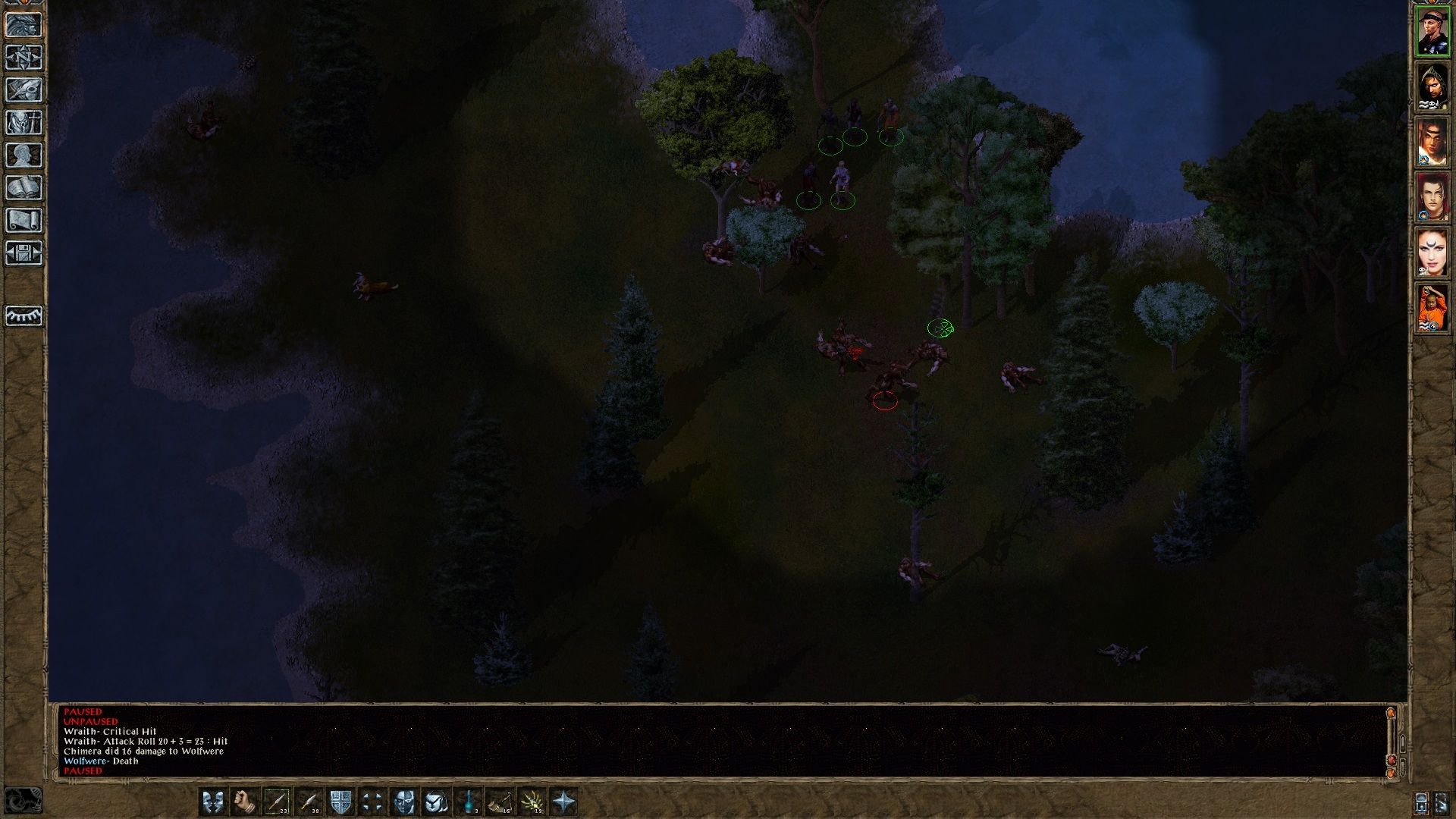Use the blue potion quick item
The width and height of the screenshot is (1456, 819).
click(x=469, y=801)
